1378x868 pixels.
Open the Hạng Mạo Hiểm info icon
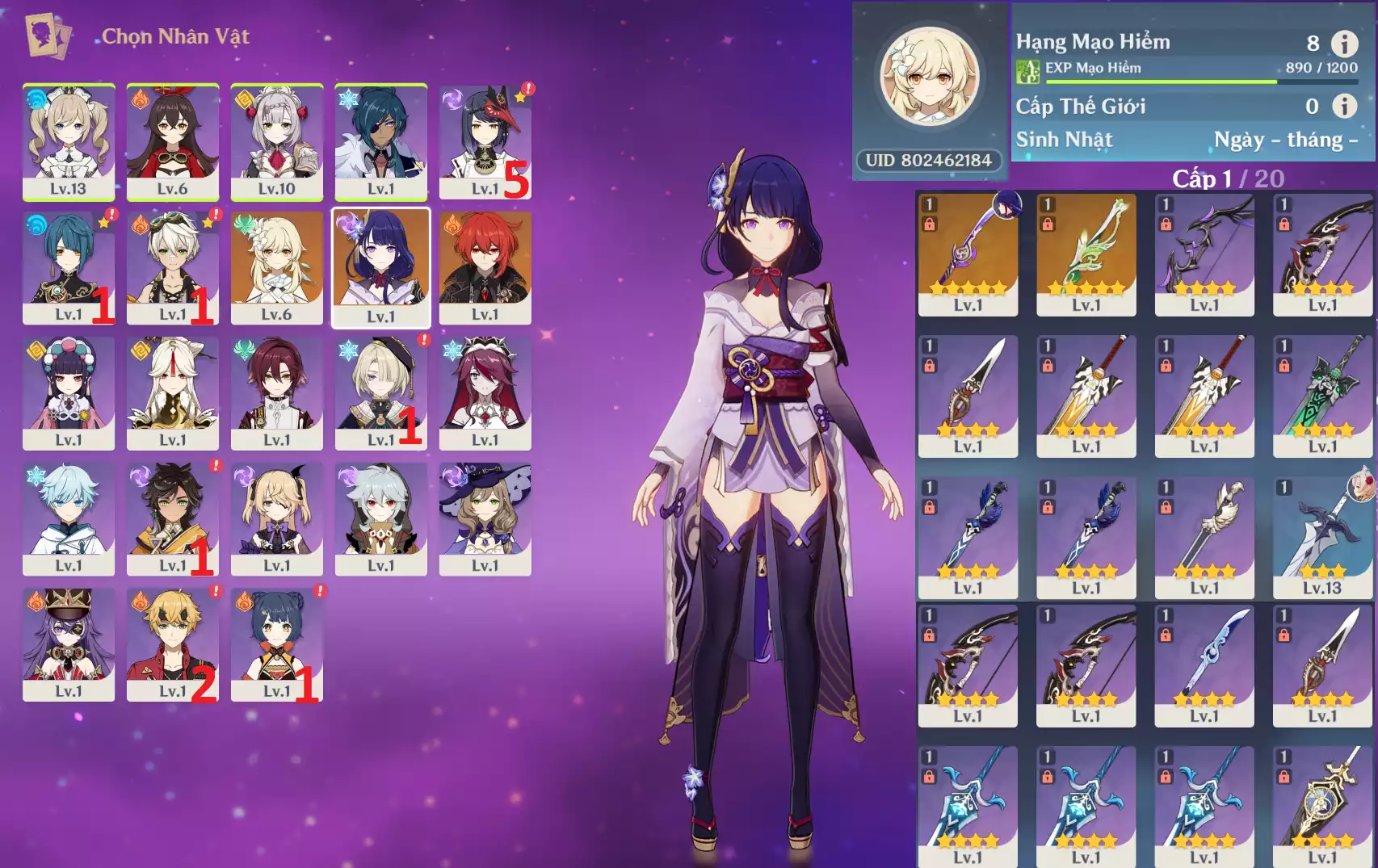pyautogui.click(x=1344, y=43)
